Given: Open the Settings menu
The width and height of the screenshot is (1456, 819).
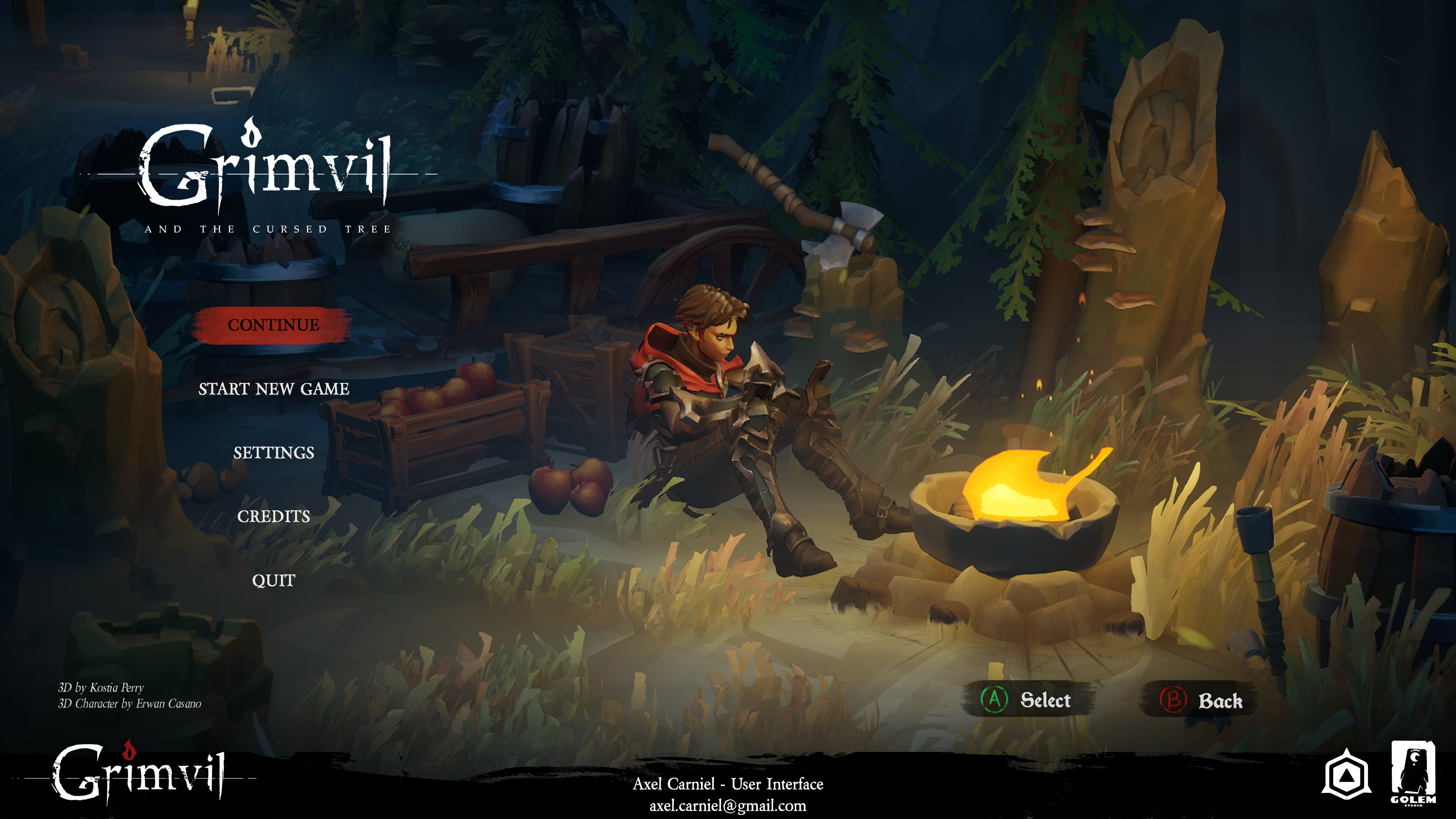Looking at the screenshot, I should pos(273,453).
